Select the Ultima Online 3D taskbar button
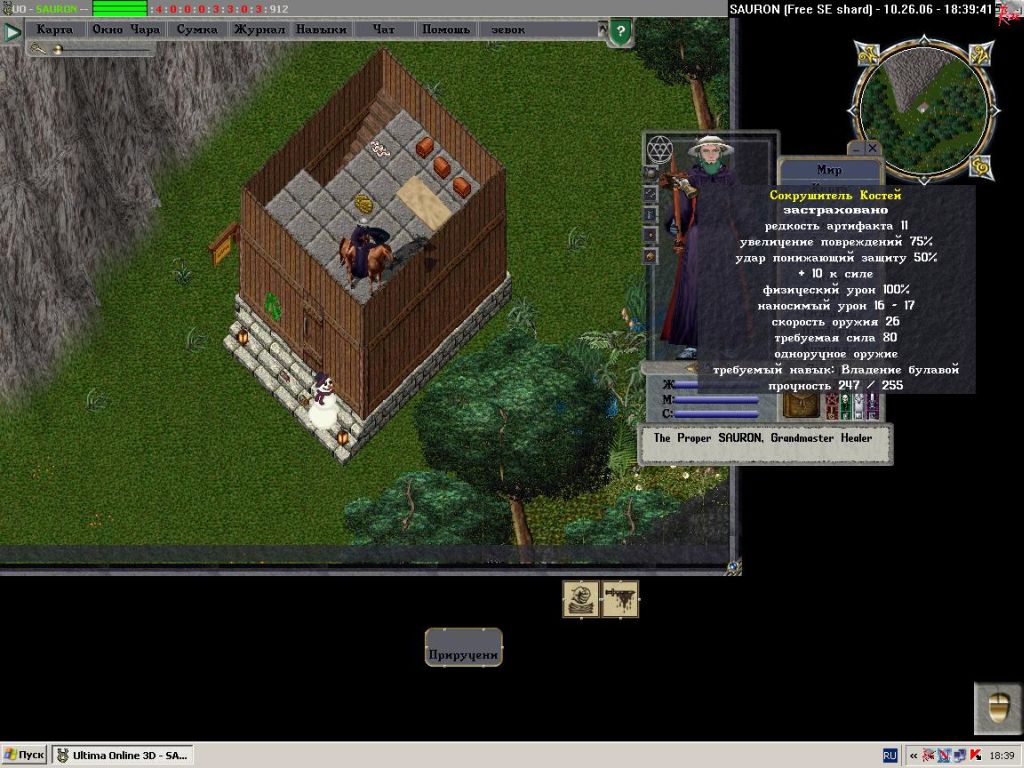This screenshot has width=1024, height=768. click(122, 755)
